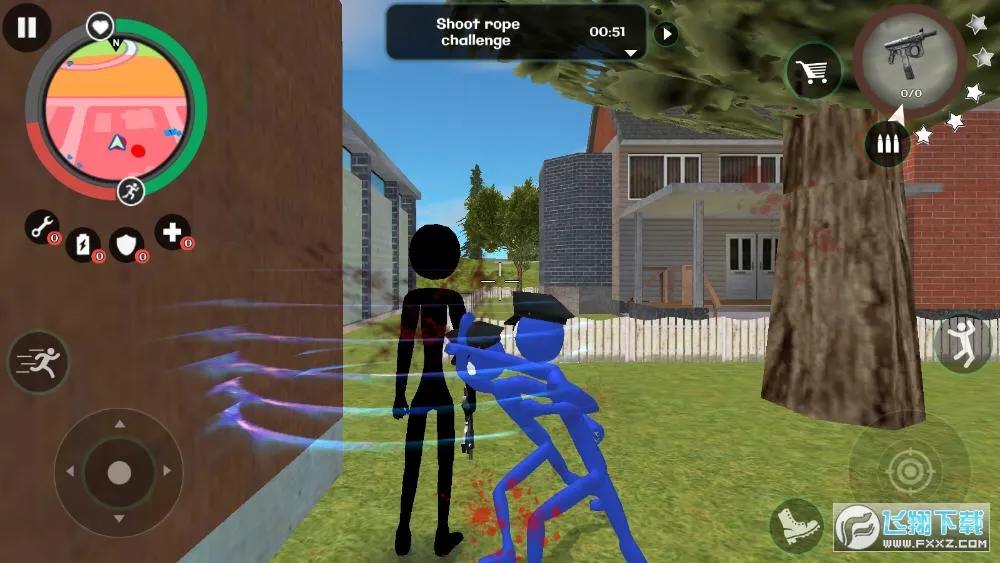This screenshot has width=1000, height=563.
Task: Open the circular minimap
Action: (x=115, y=108)
